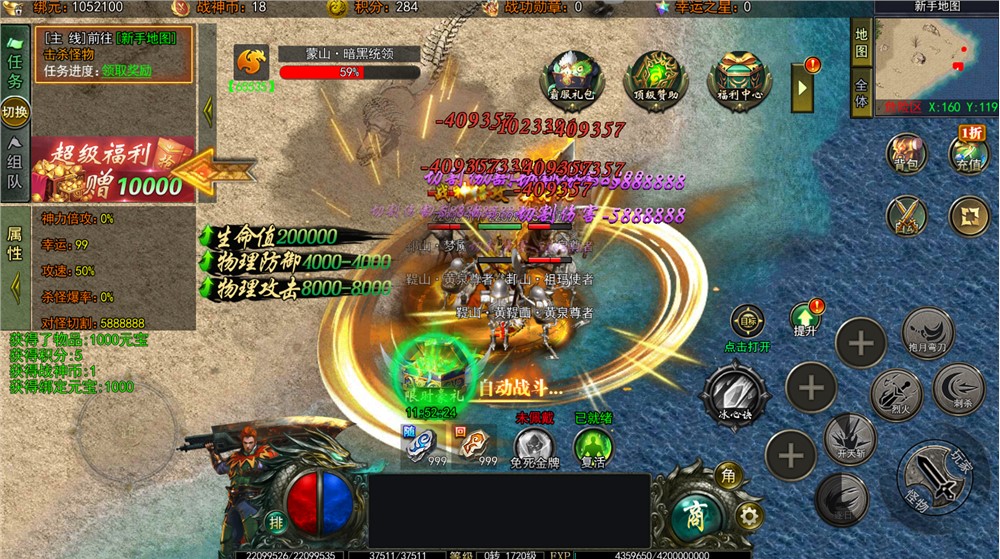Open the gear settings button
The image size is (1000, 559).
[x=747, y=515]
